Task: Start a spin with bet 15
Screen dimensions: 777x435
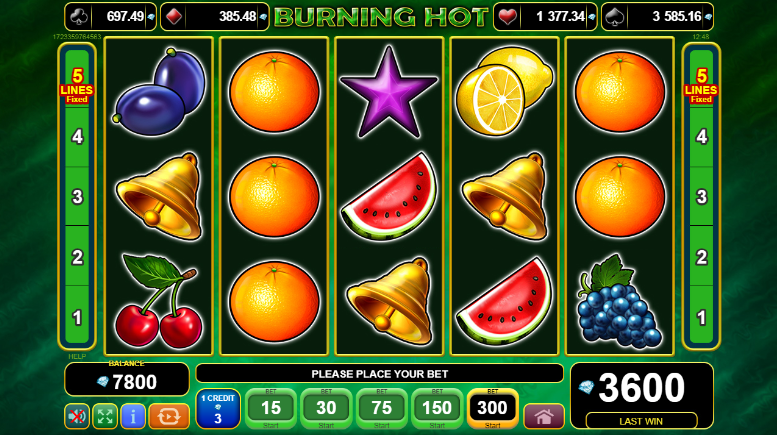Action: click(x=270, y=408)
